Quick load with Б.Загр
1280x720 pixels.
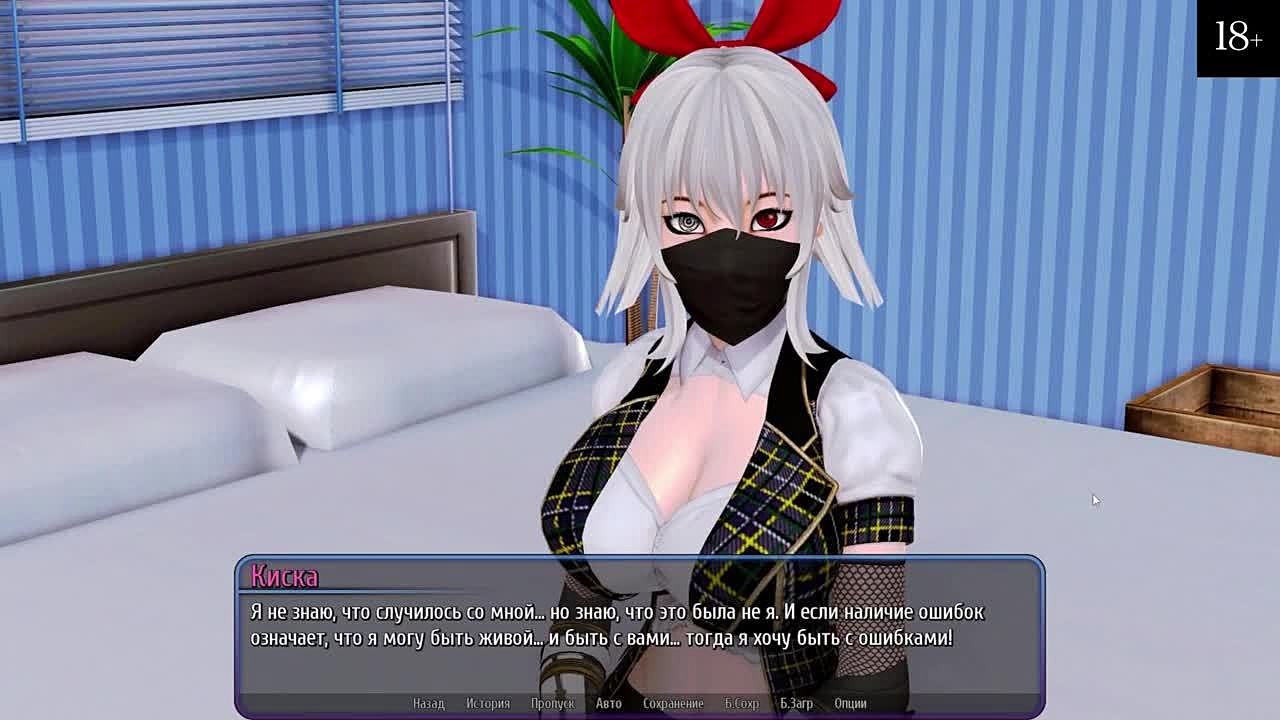[x=796, y=703]
